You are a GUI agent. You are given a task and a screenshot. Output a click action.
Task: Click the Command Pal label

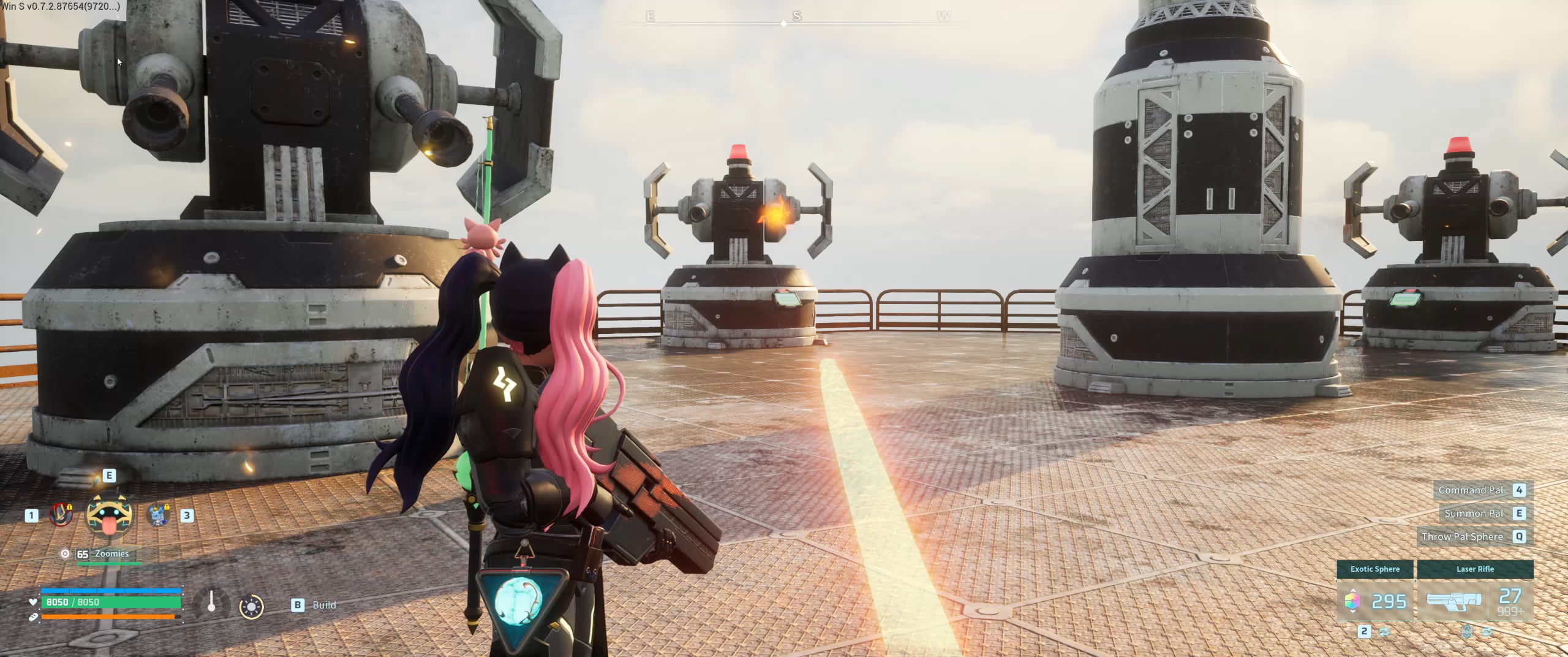coord(1470,490)
